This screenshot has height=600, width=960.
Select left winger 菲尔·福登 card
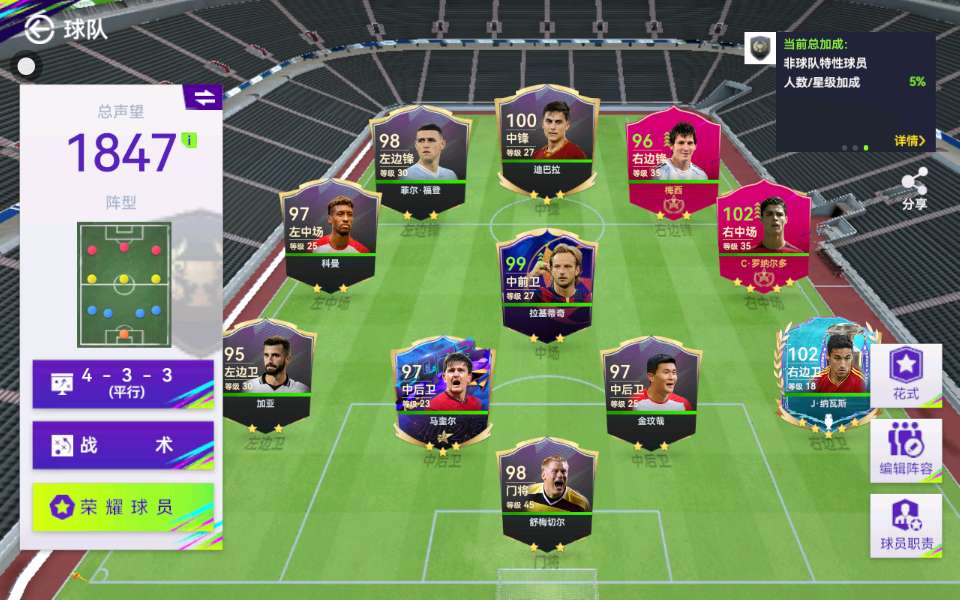pos(420,160)
